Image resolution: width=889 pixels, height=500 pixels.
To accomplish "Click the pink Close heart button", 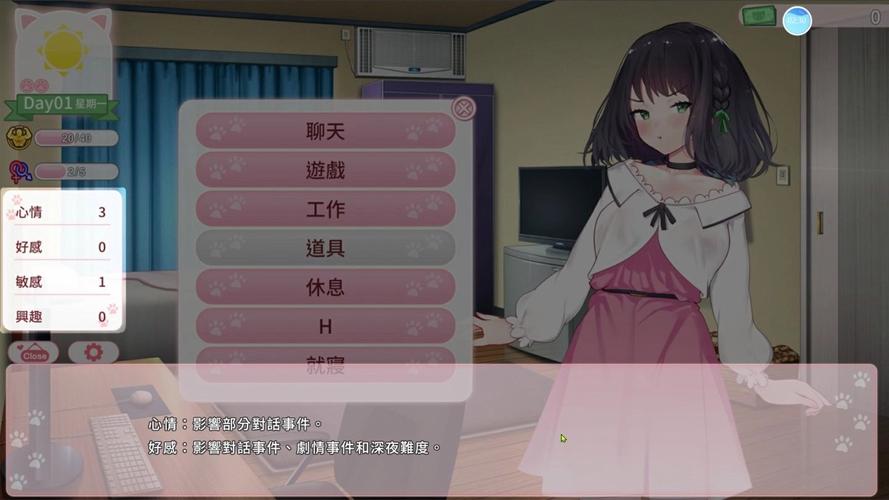I will click(34, 353).
